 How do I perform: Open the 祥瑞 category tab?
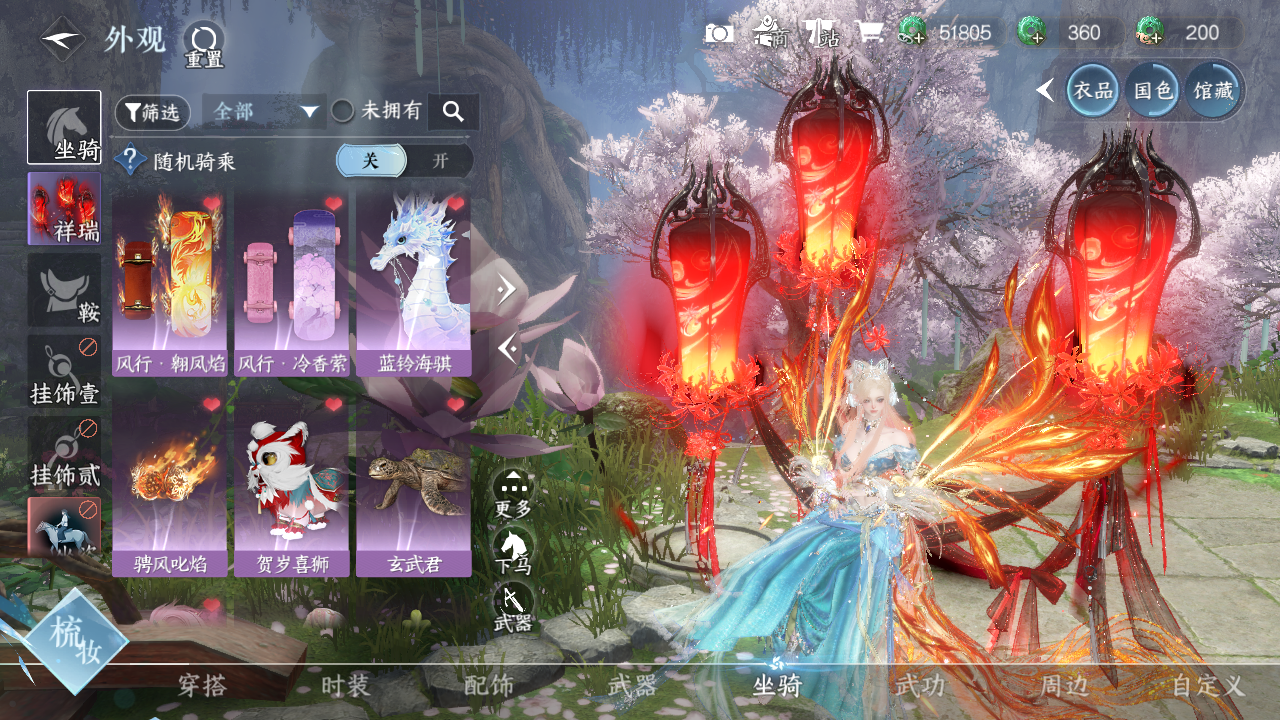point(65,208)
